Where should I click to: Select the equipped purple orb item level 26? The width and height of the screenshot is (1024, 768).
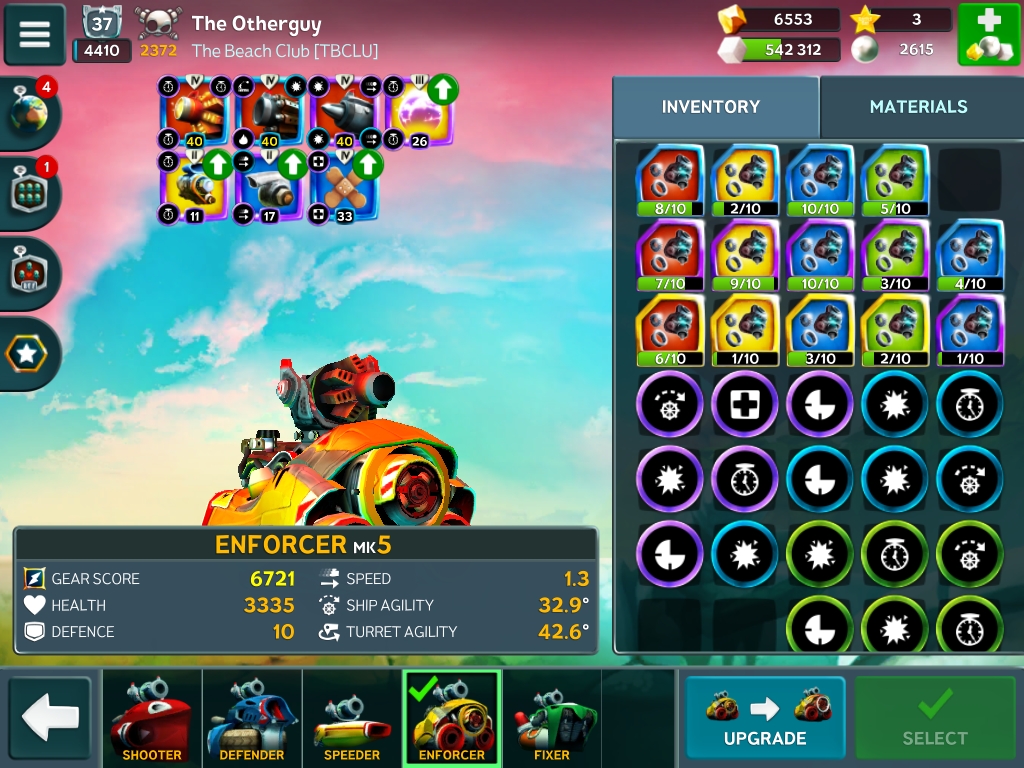click(x=420, y=112)
